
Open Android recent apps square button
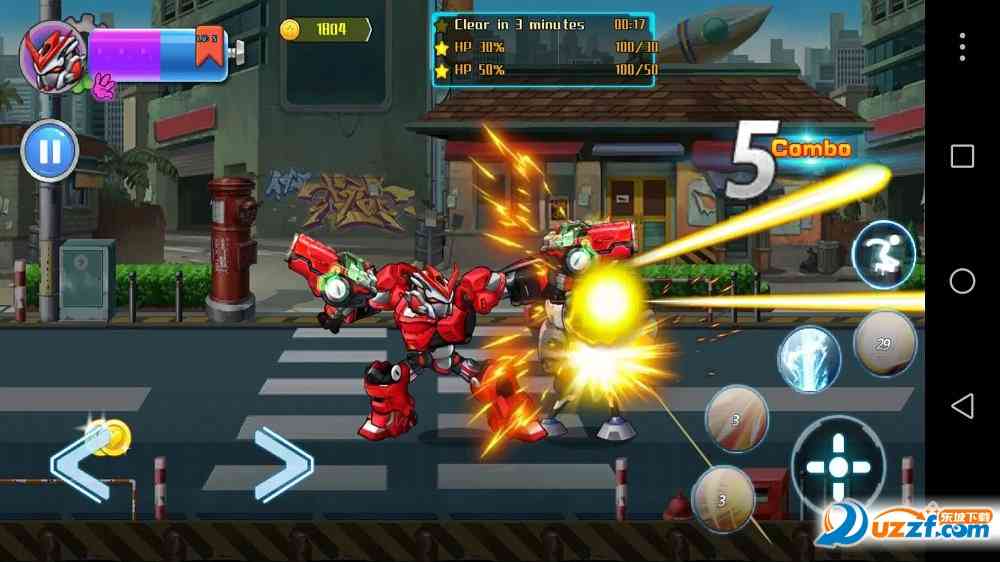[x=962, y=156]
